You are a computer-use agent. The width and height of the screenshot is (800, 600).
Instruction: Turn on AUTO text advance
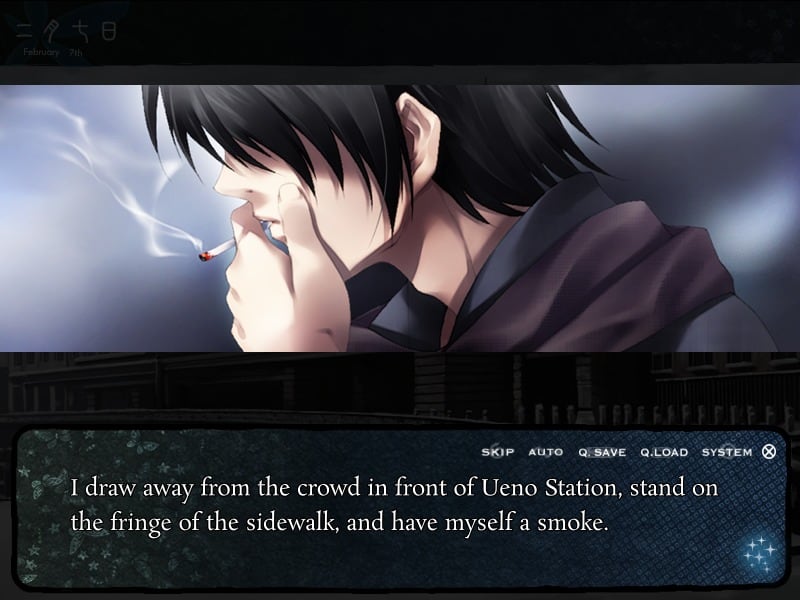545,452
